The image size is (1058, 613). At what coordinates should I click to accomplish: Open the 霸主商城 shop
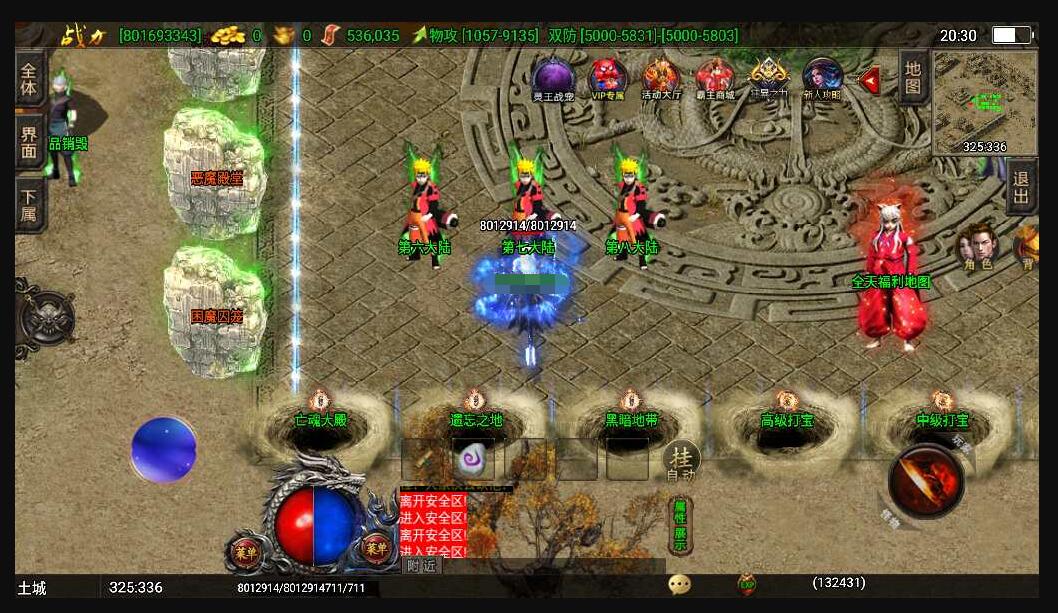click(x=715, y=78)
